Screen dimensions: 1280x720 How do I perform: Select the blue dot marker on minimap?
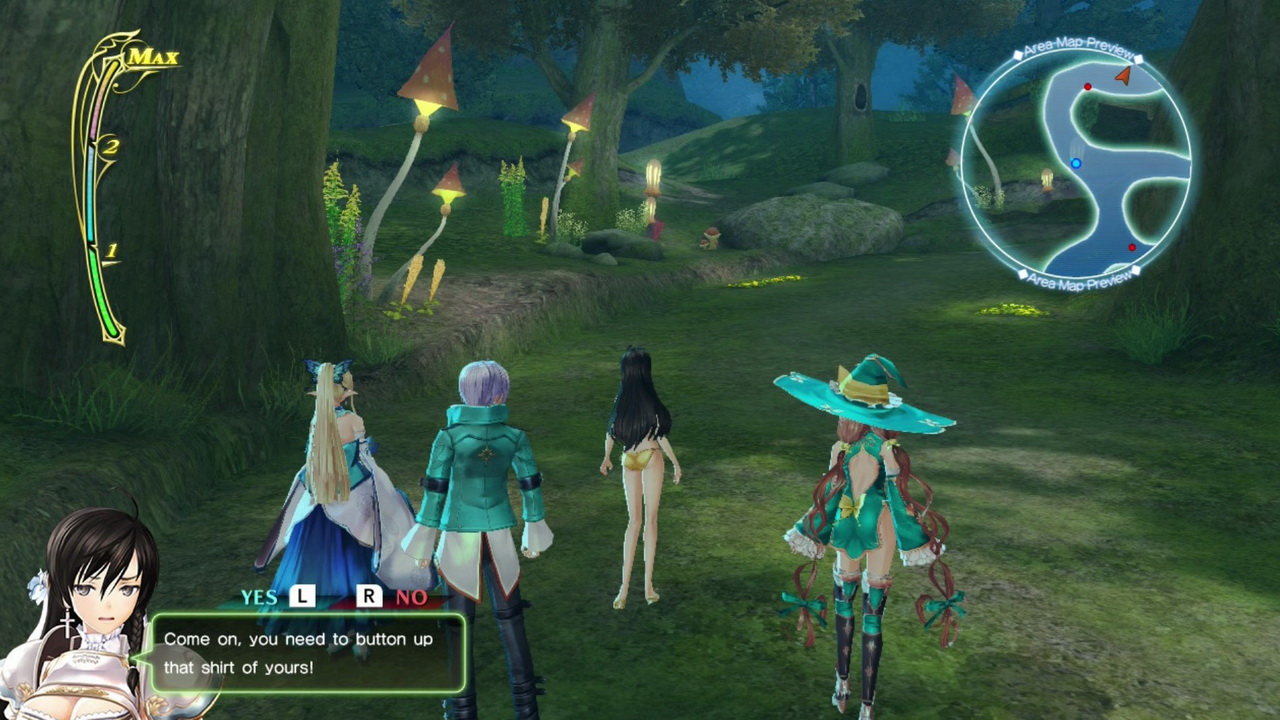click(x=1076, y=163)
